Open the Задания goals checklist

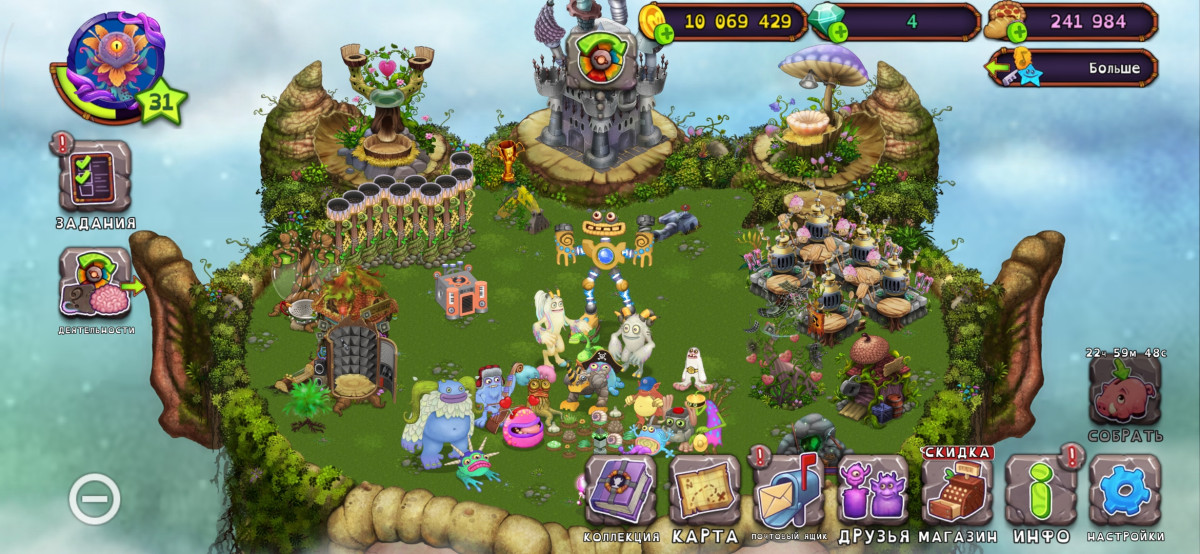pyautogui.click(x=94, y=177)
